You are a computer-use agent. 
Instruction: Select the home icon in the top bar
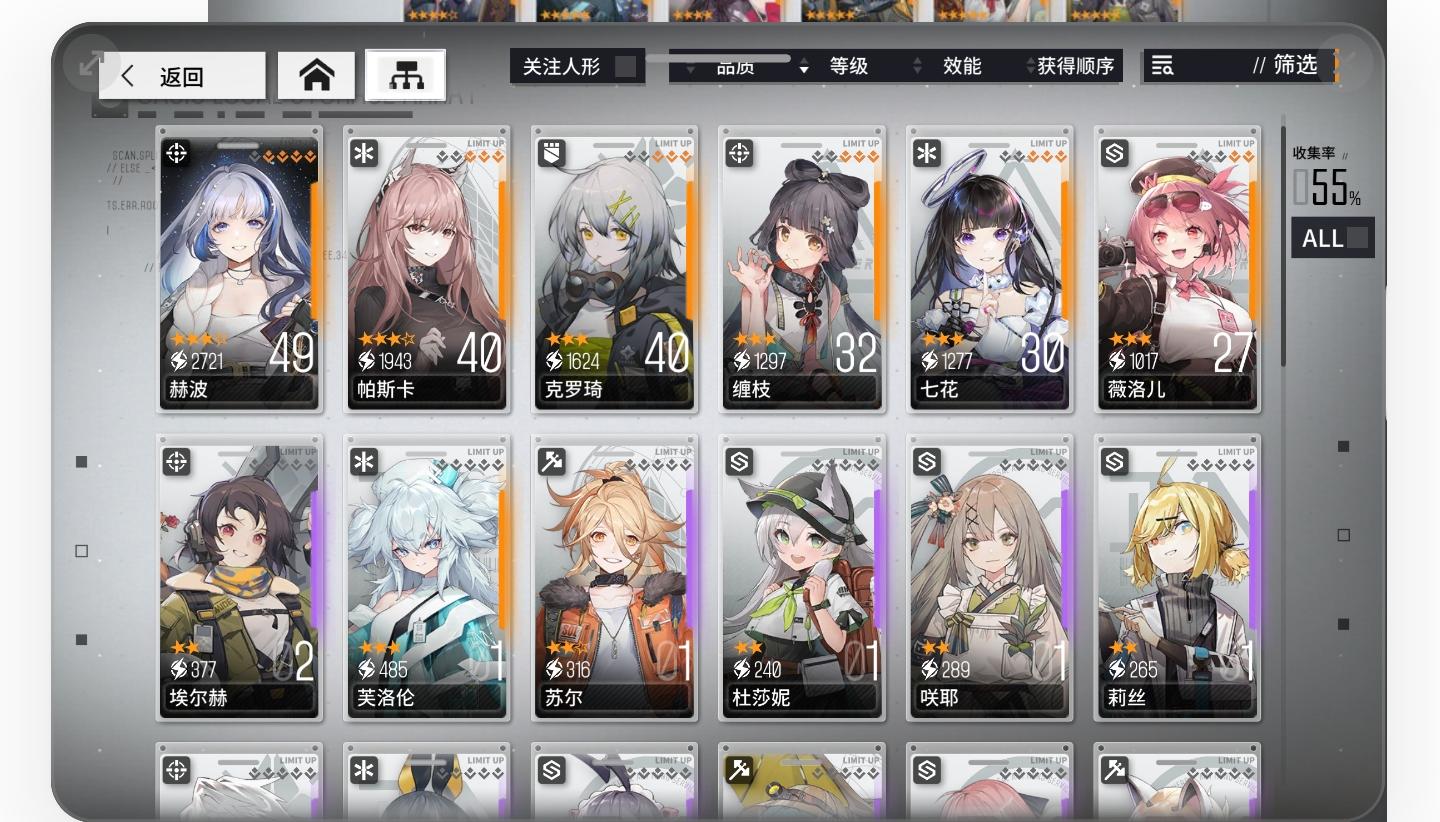[x=317, y=74]
